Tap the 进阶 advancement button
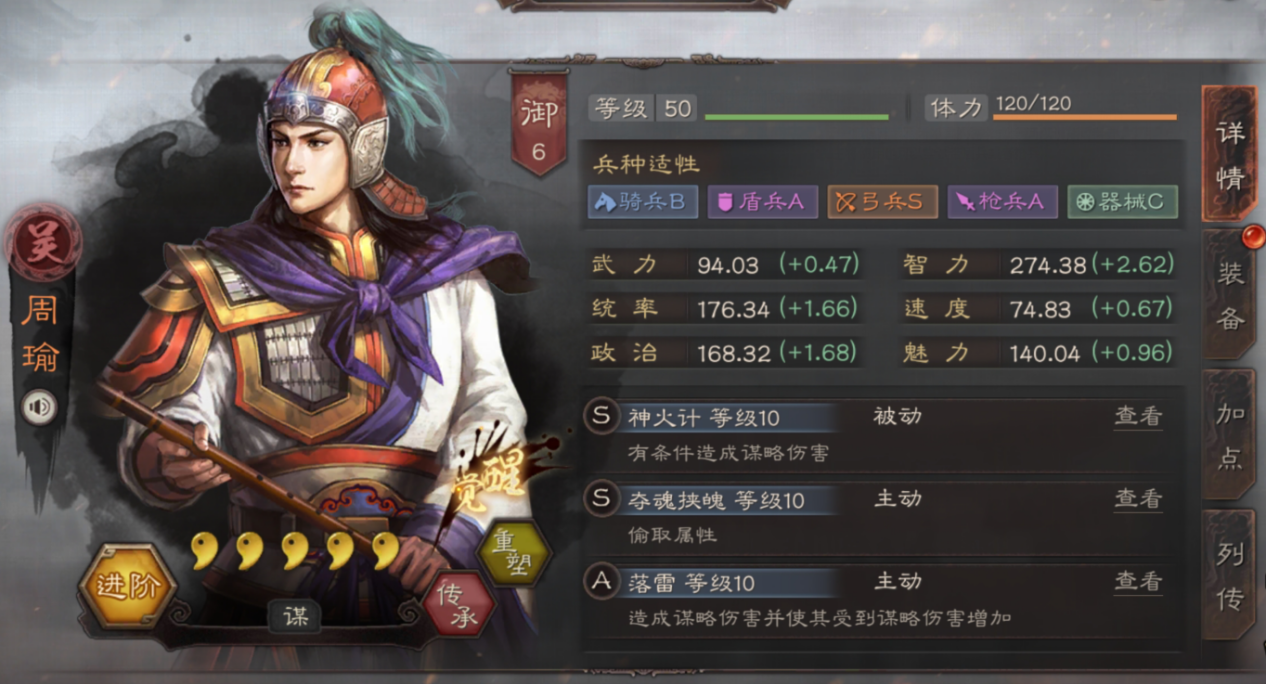Screen dimensions: 1266x684 pyautogui.click(x=127, y=586)
